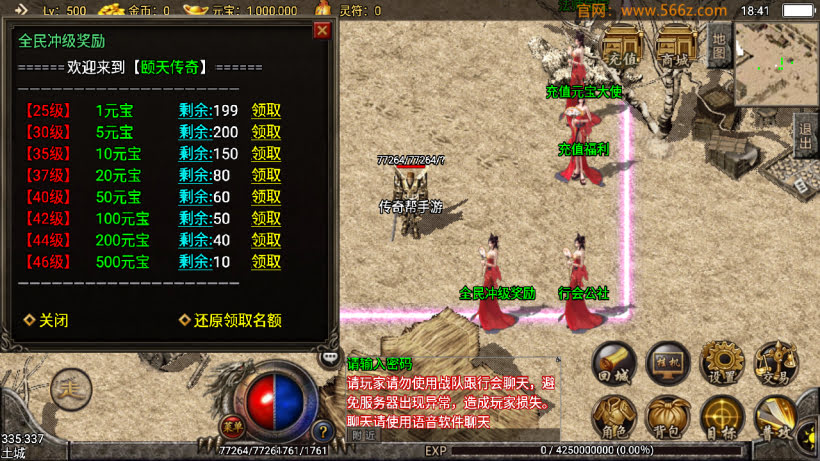Click the question mark help button
The image size is (820, 461).
323,433
